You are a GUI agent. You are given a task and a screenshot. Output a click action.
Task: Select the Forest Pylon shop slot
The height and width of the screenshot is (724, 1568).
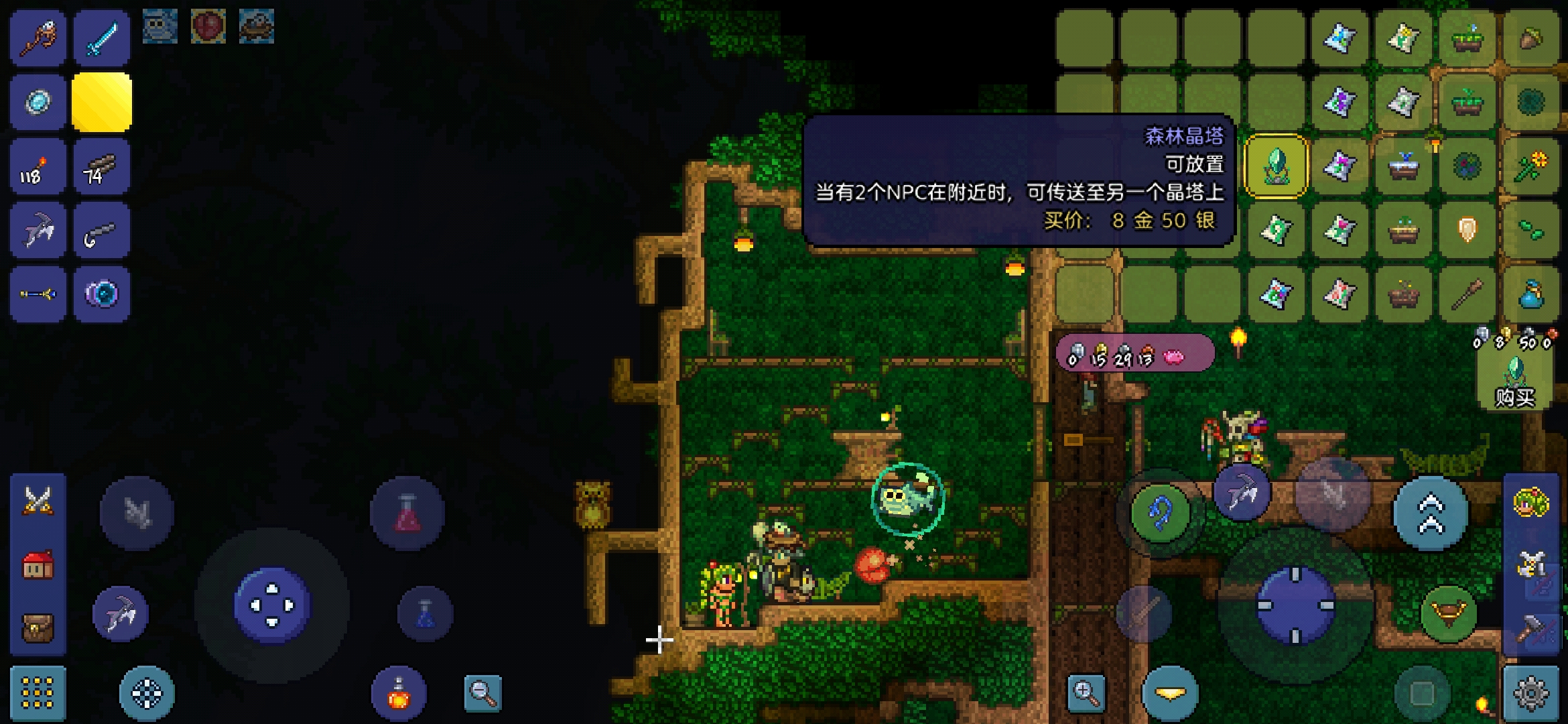pyautogui.click(x=1276, y=166)
